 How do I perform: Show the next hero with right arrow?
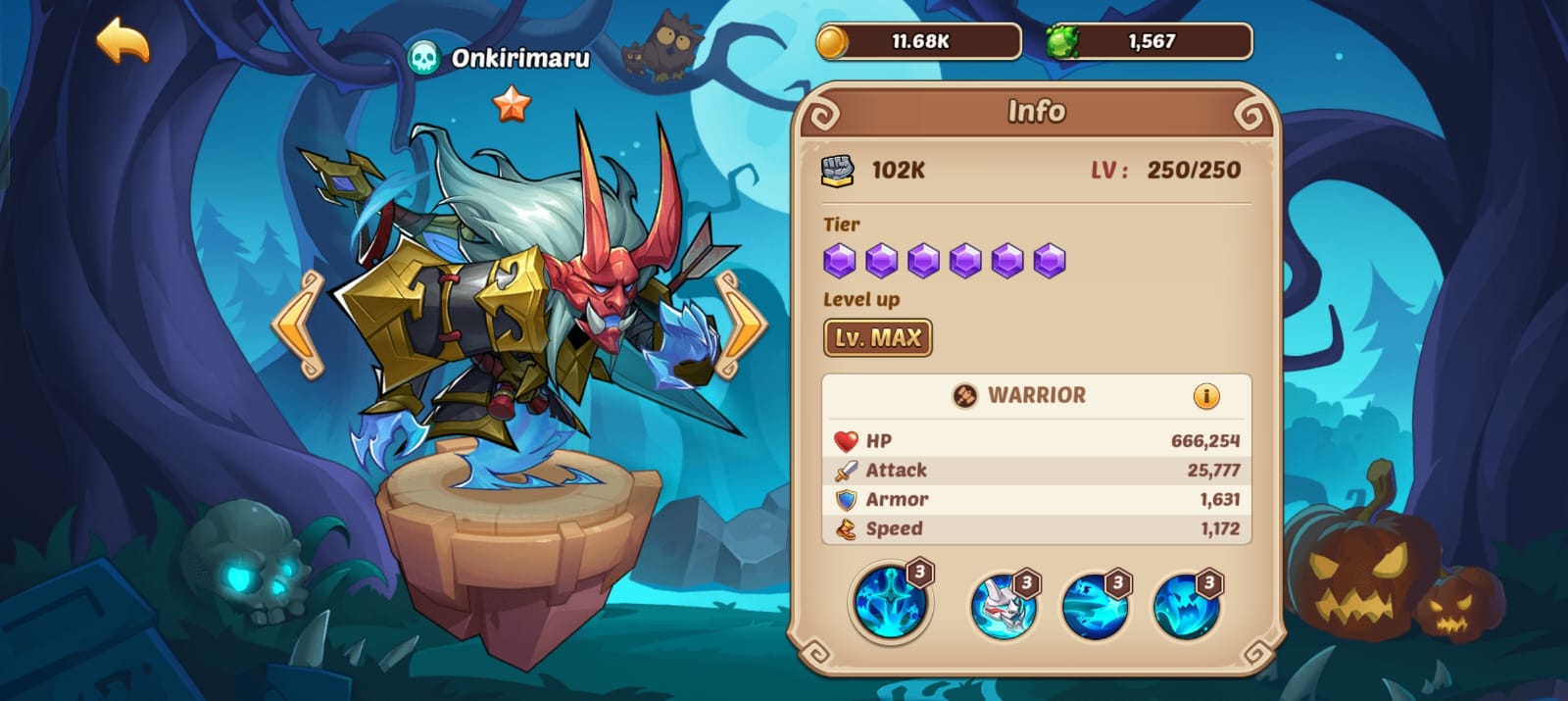[x=740, y=325]
